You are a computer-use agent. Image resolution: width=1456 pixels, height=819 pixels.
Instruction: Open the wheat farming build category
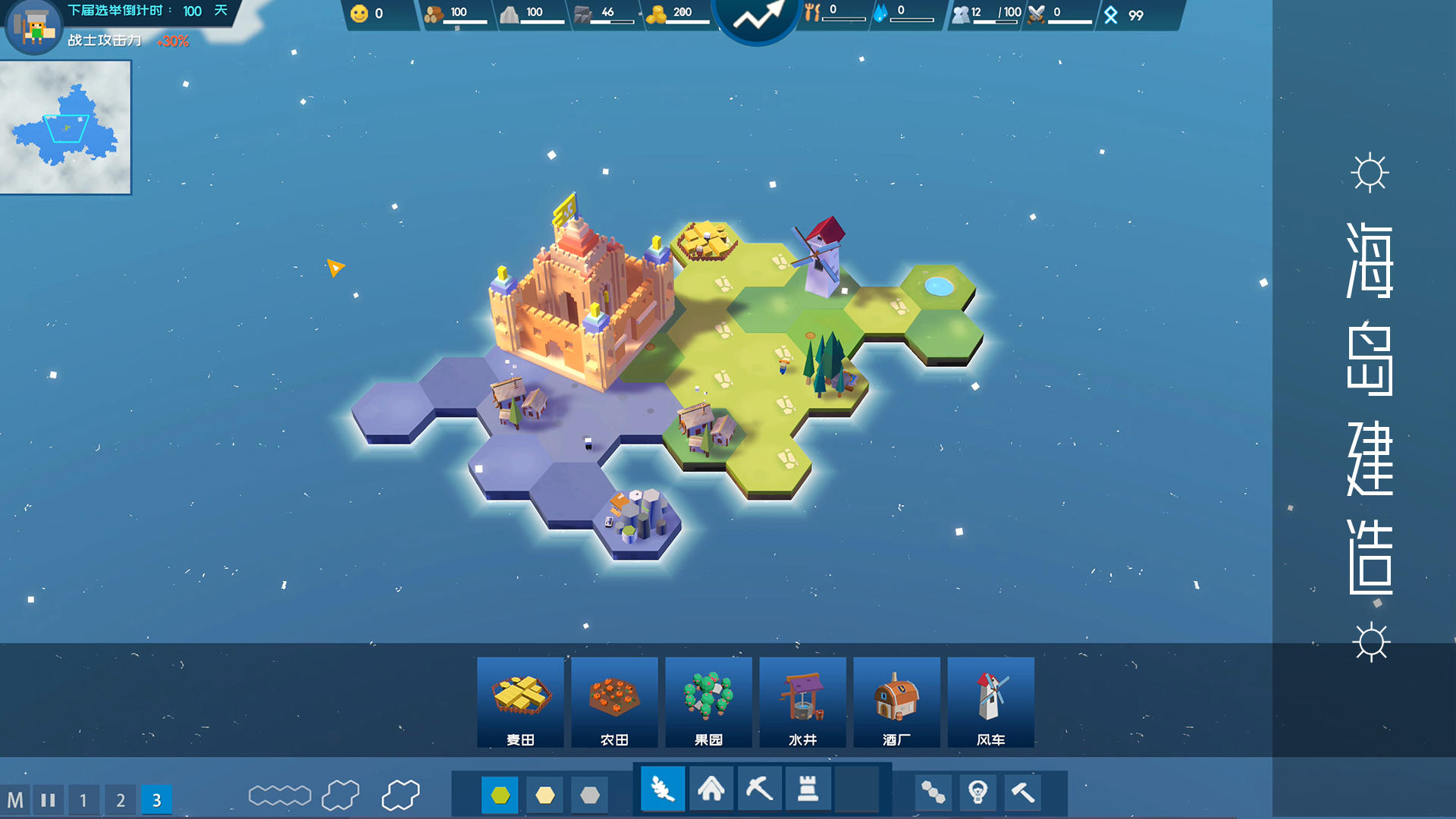pos(662,790)
